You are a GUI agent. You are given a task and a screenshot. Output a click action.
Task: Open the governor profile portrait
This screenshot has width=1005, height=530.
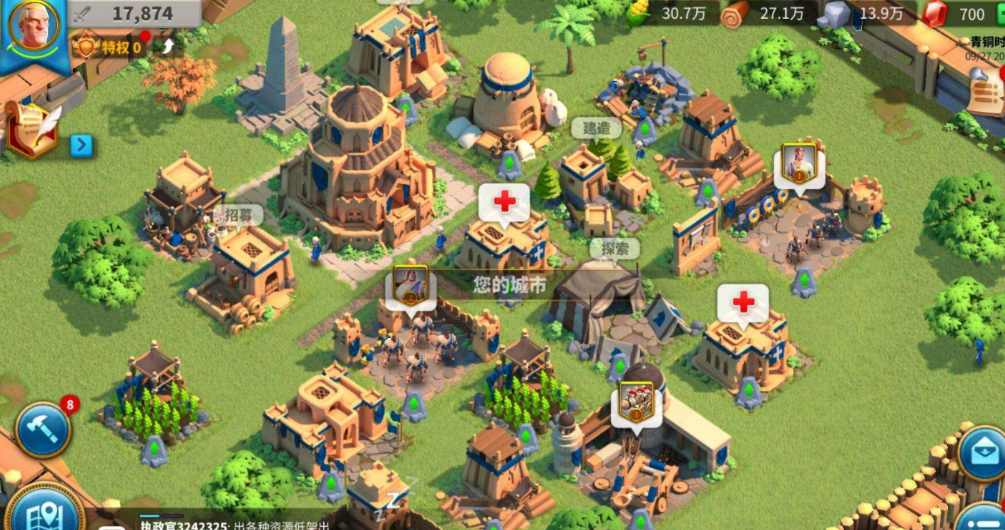pyautogui.click(x=32, y=30)
